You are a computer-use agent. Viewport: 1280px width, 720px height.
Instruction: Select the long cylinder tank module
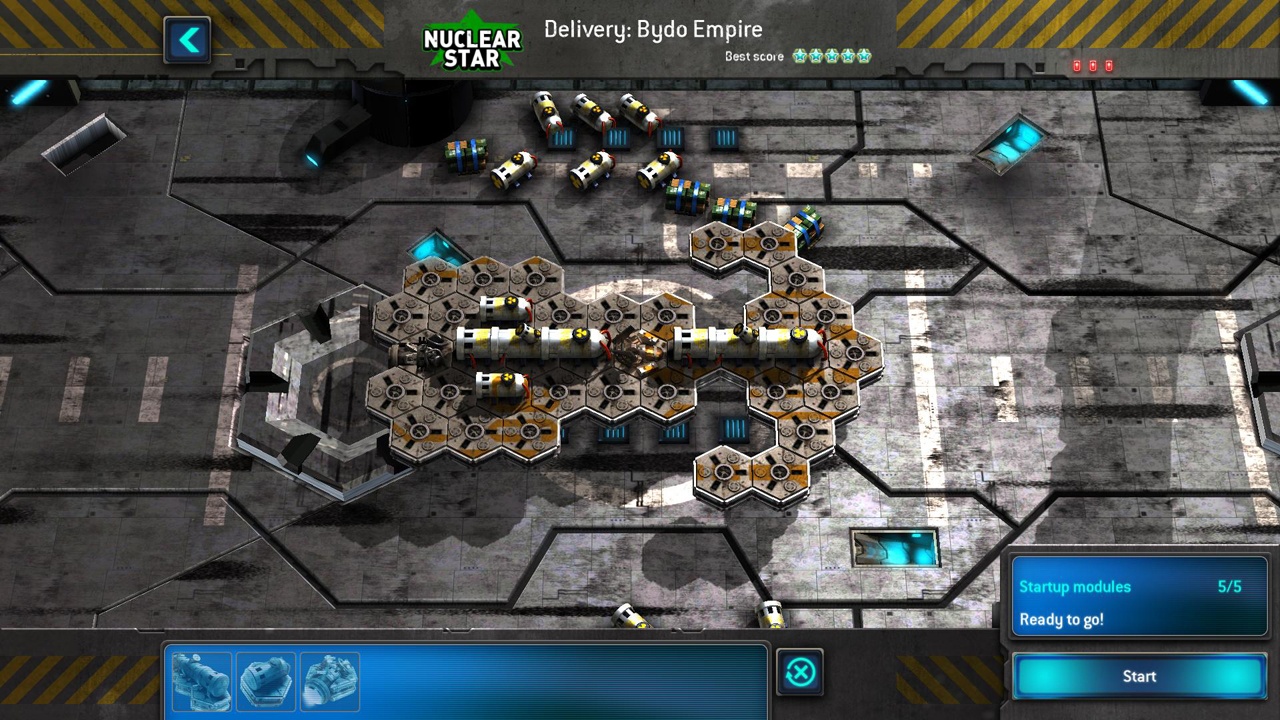pos(202,681)
